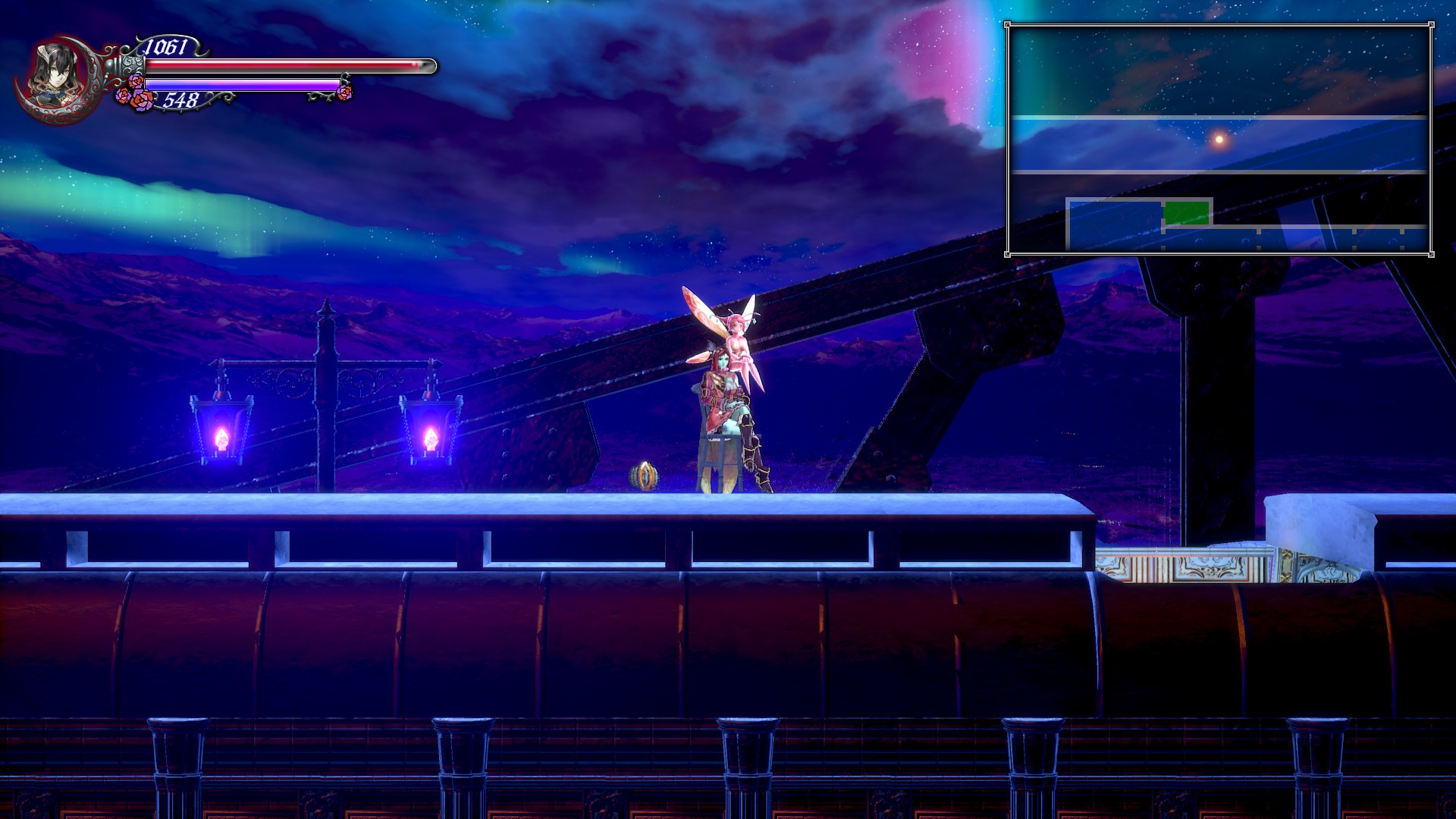
Task: Toggle the right purple lantern on the lamppost
Action: pos(430,430)
